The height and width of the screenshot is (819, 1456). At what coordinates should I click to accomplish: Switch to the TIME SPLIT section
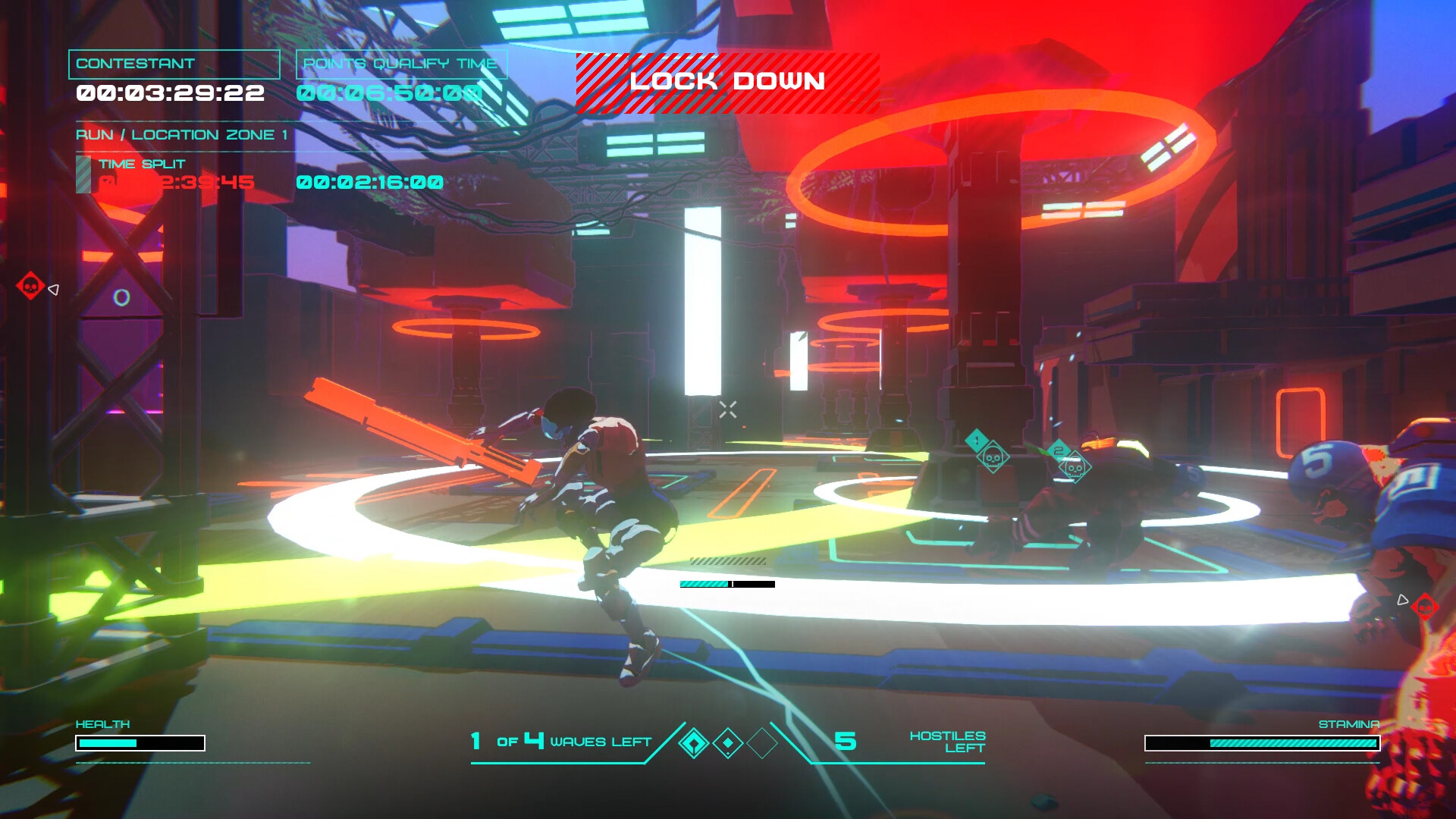pyautogui.click(x=142, y=163)
